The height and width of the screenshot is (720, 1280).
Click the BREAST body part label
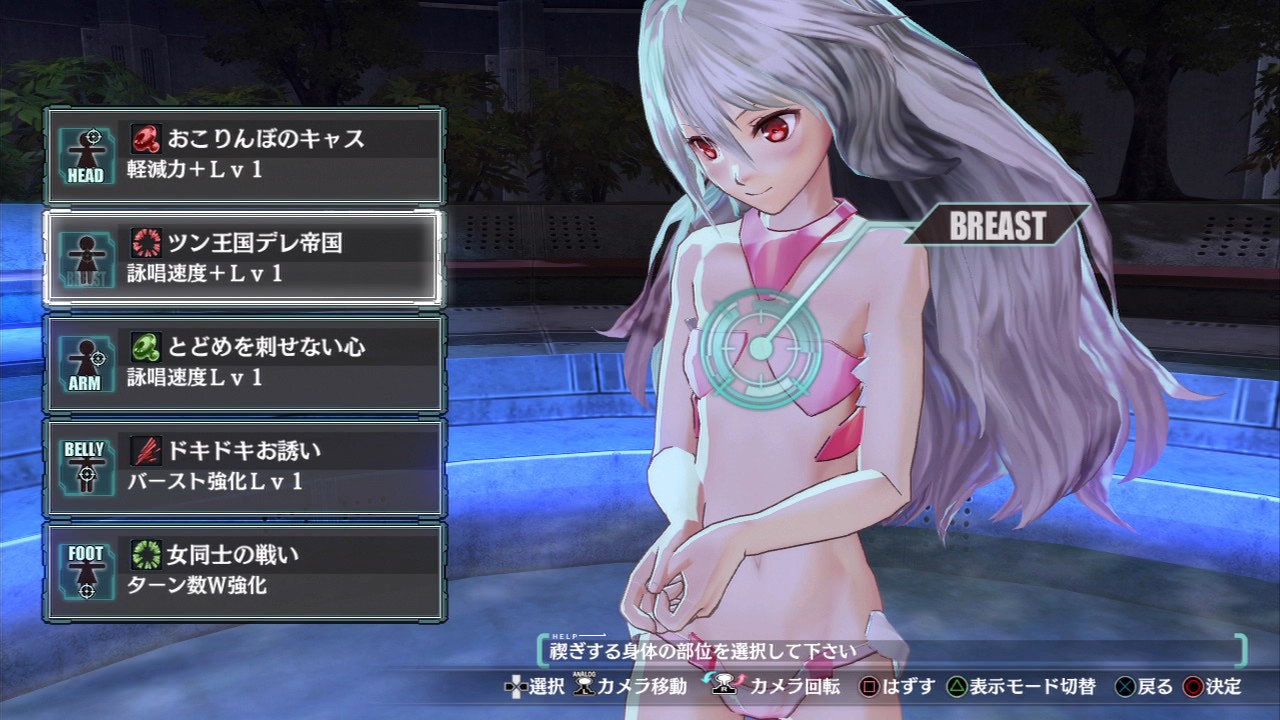point(996,225)
